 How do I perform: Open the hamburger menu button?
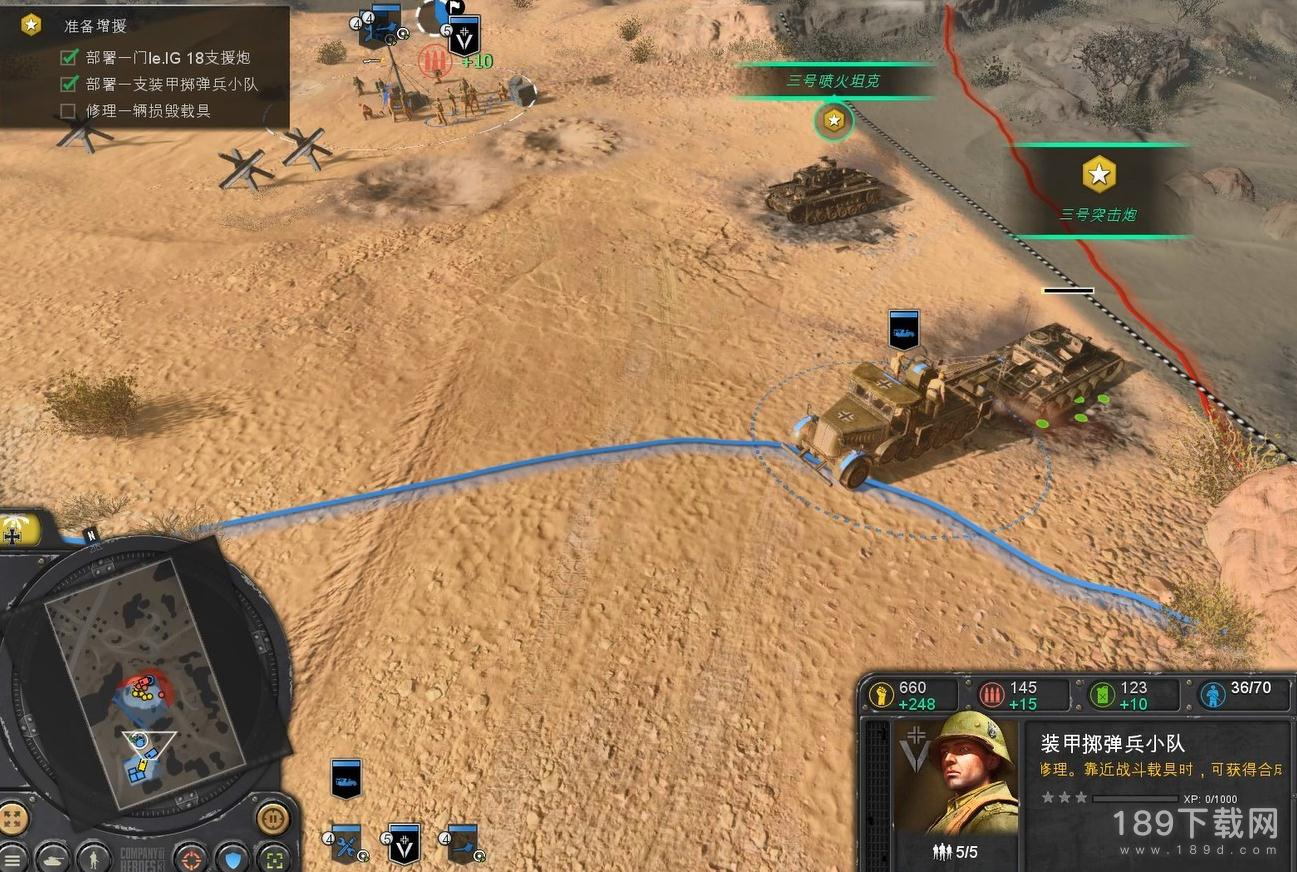(x=11, y=857)
